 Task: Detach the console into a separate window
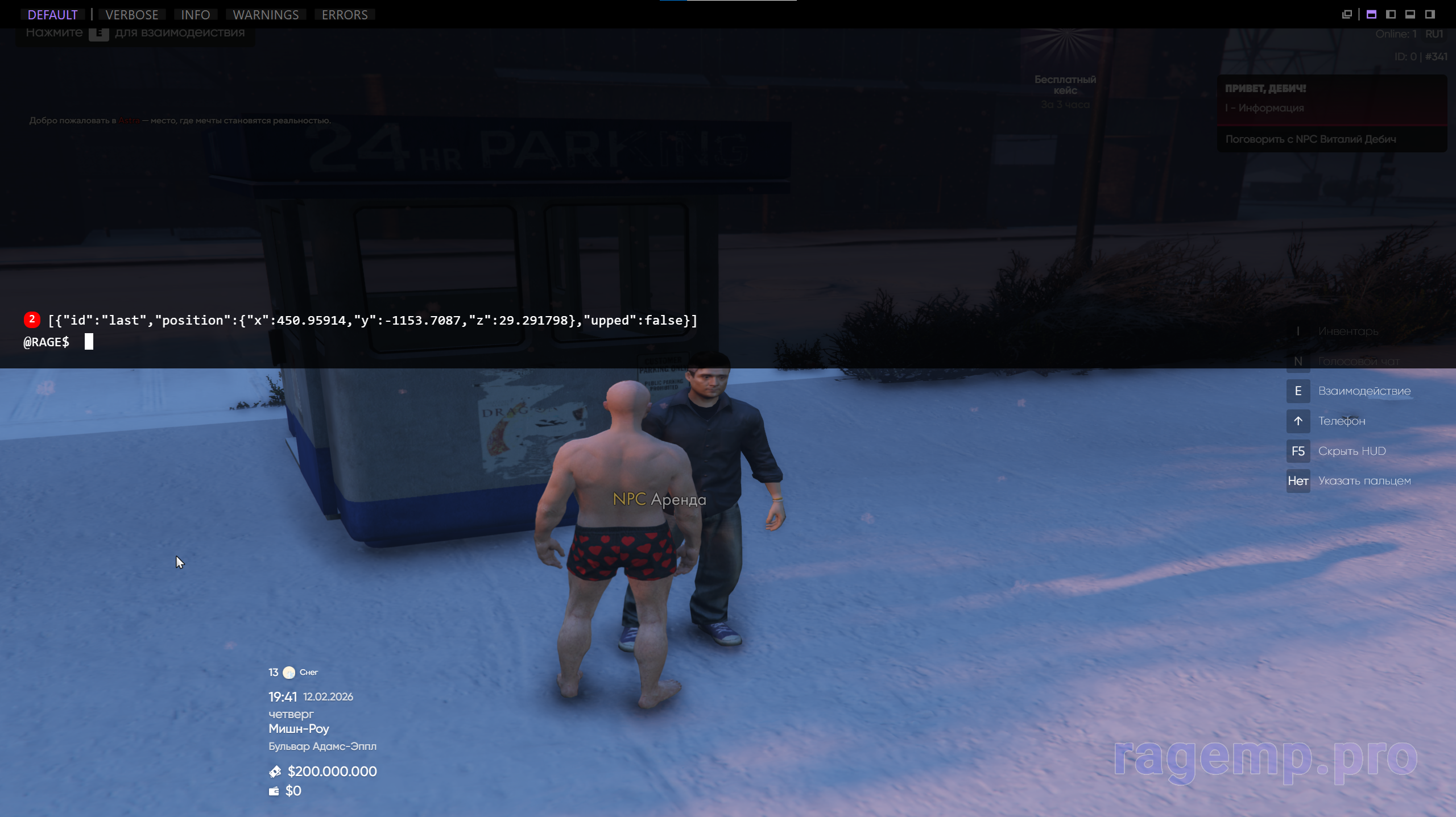(1347, 15)
